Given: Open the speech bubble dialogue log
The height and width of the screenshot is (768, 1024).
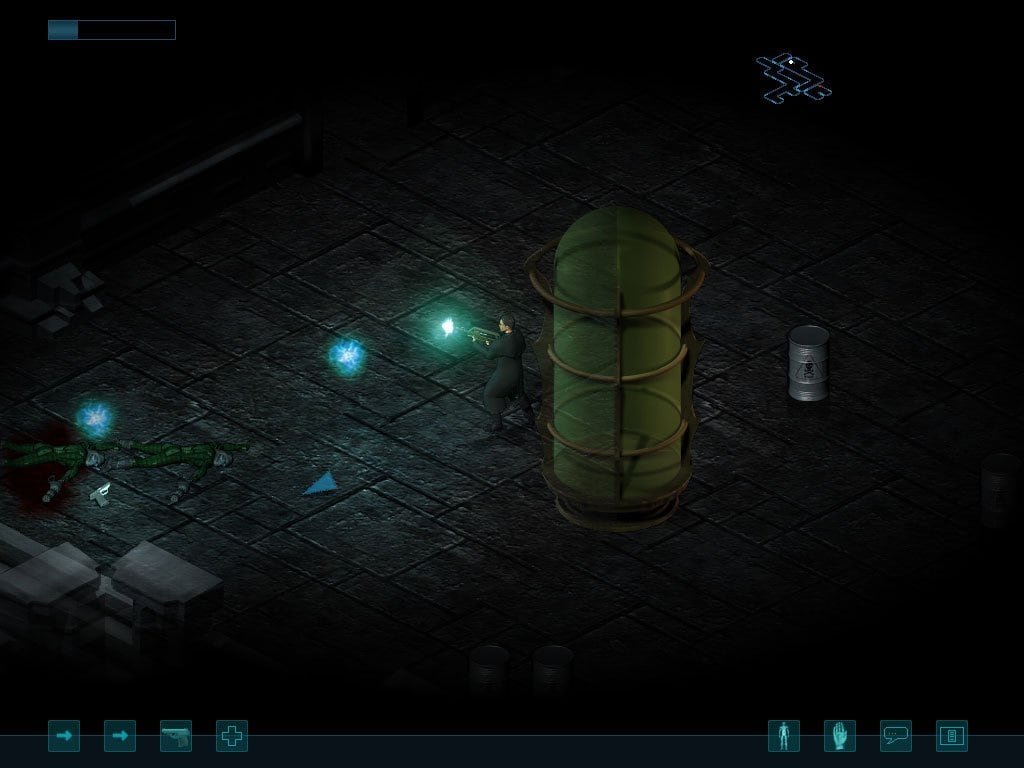Looking at the screenshot, I should point(896,736).
